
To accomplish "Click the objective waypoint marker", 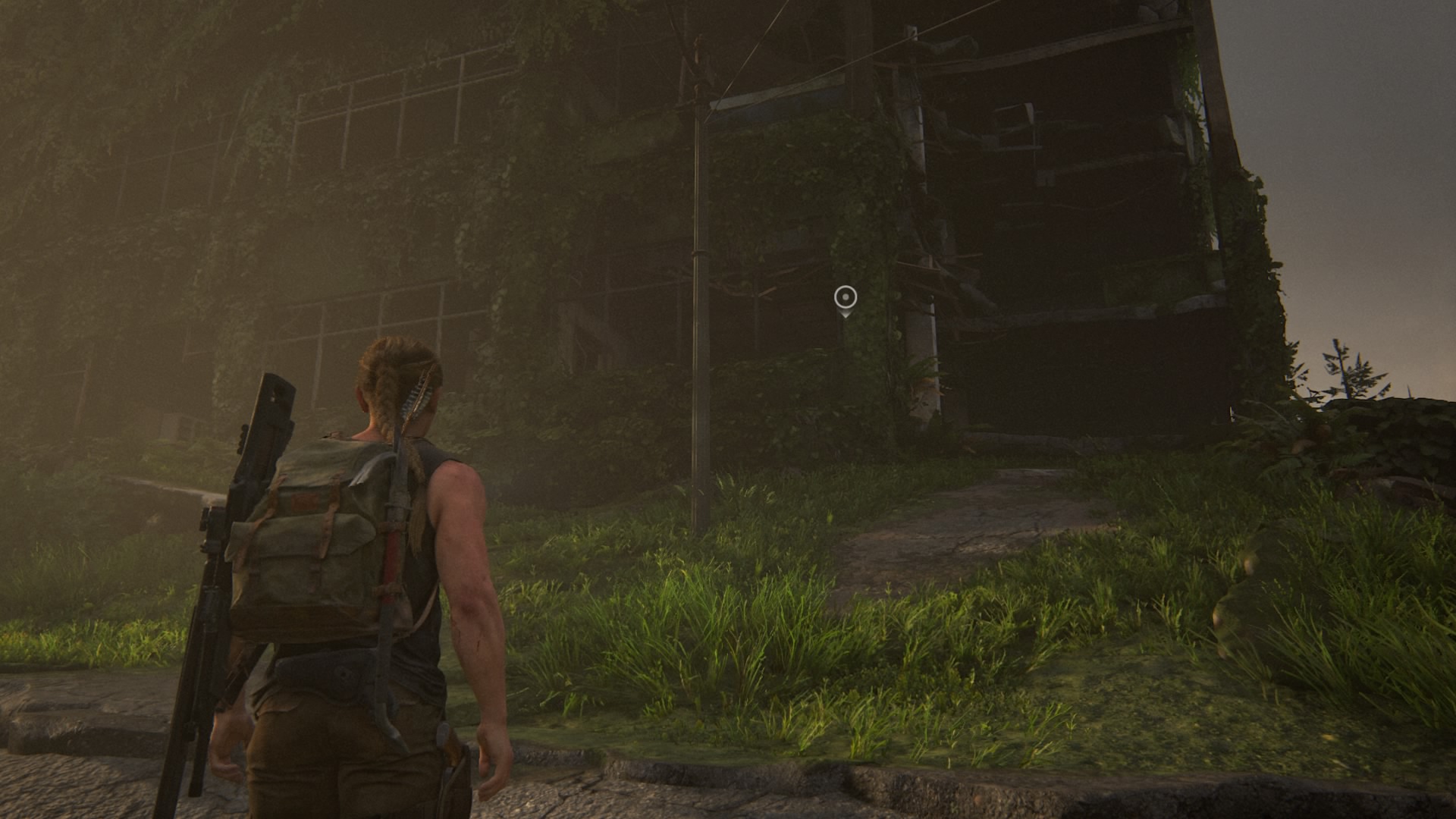I will 845,298.
